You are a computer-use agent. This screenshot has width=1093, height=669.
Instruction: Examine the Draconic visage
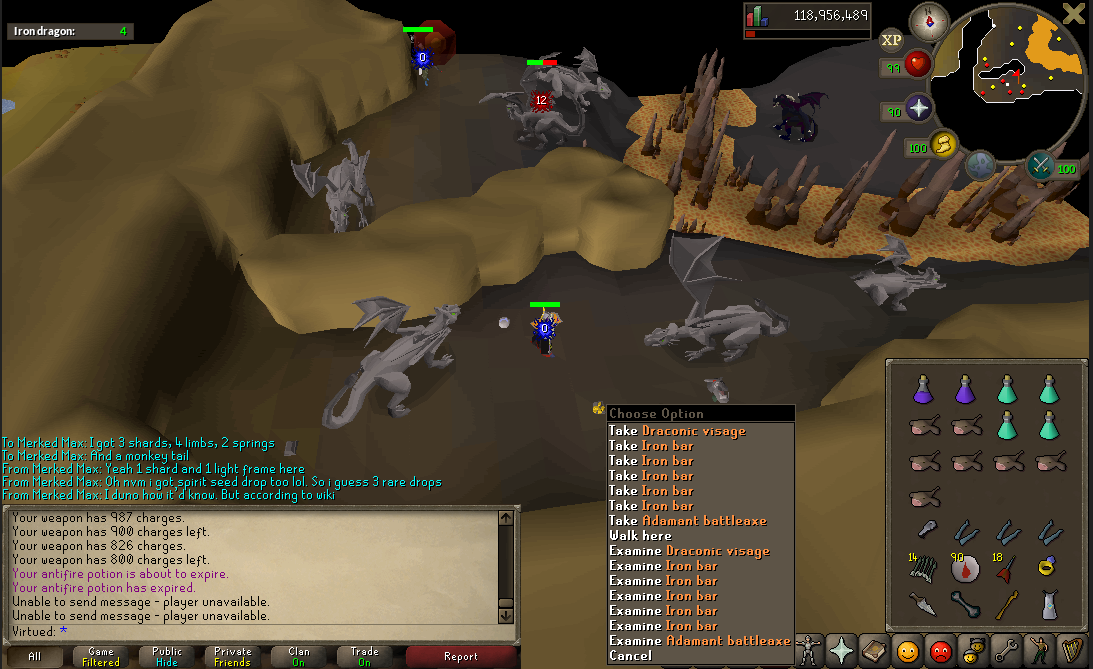pos(689,551)
